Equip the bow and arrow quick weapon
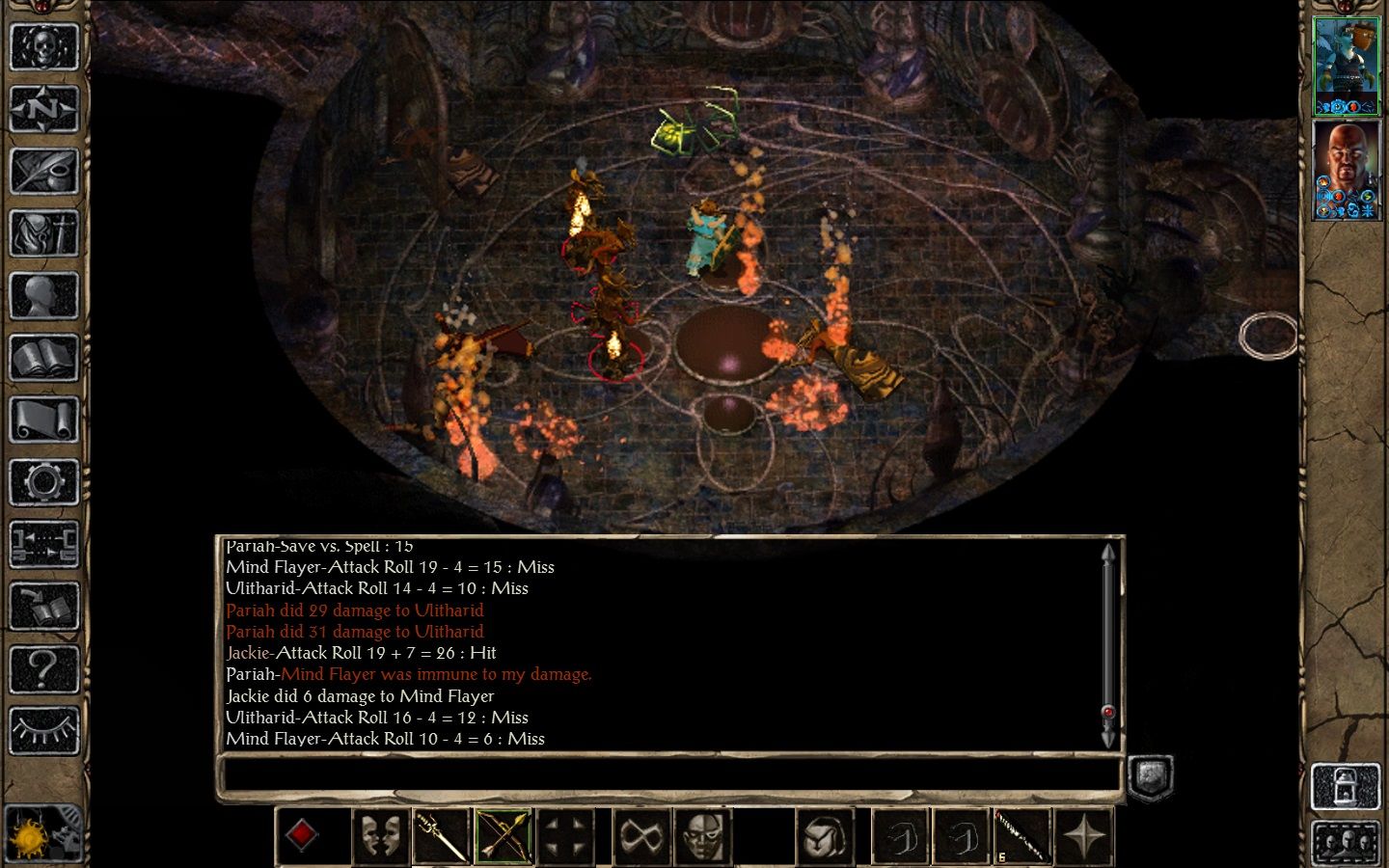This screenshot has width=1389, height=868. [504, 835]
